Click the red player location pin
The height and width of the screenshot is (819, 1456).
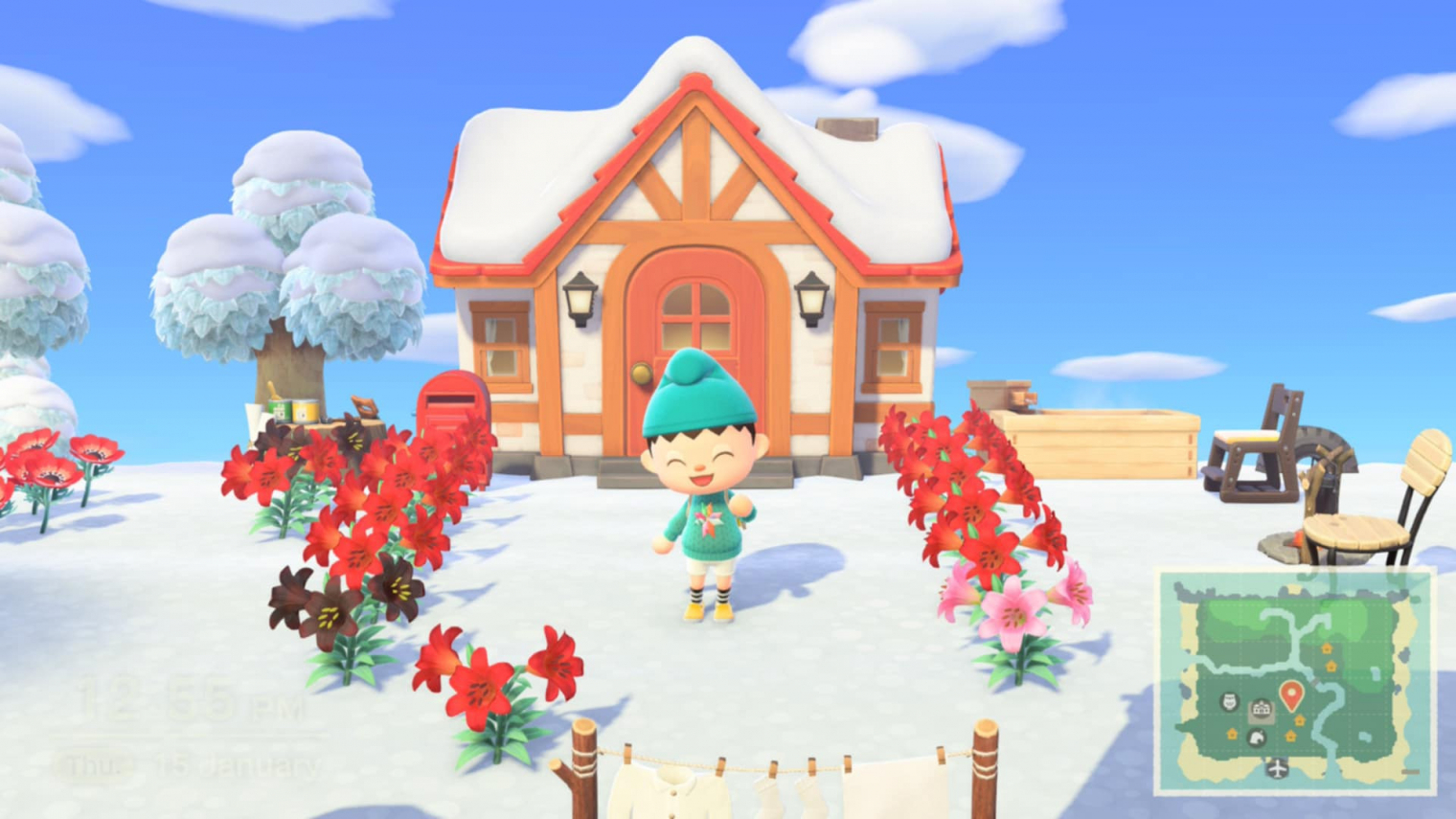tap(1291, 694)
